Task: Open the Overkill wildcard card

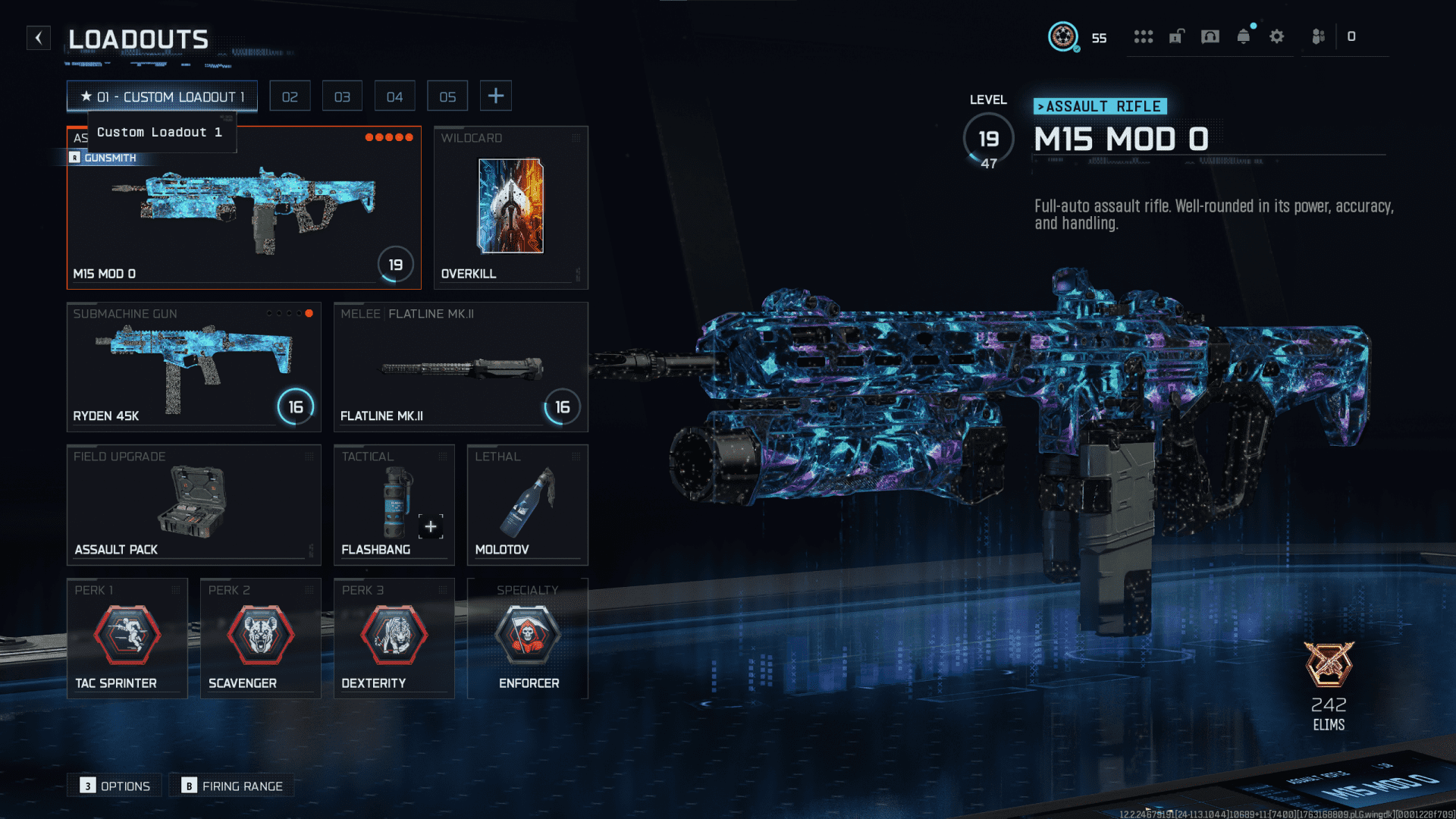Action: pos(510,206)
